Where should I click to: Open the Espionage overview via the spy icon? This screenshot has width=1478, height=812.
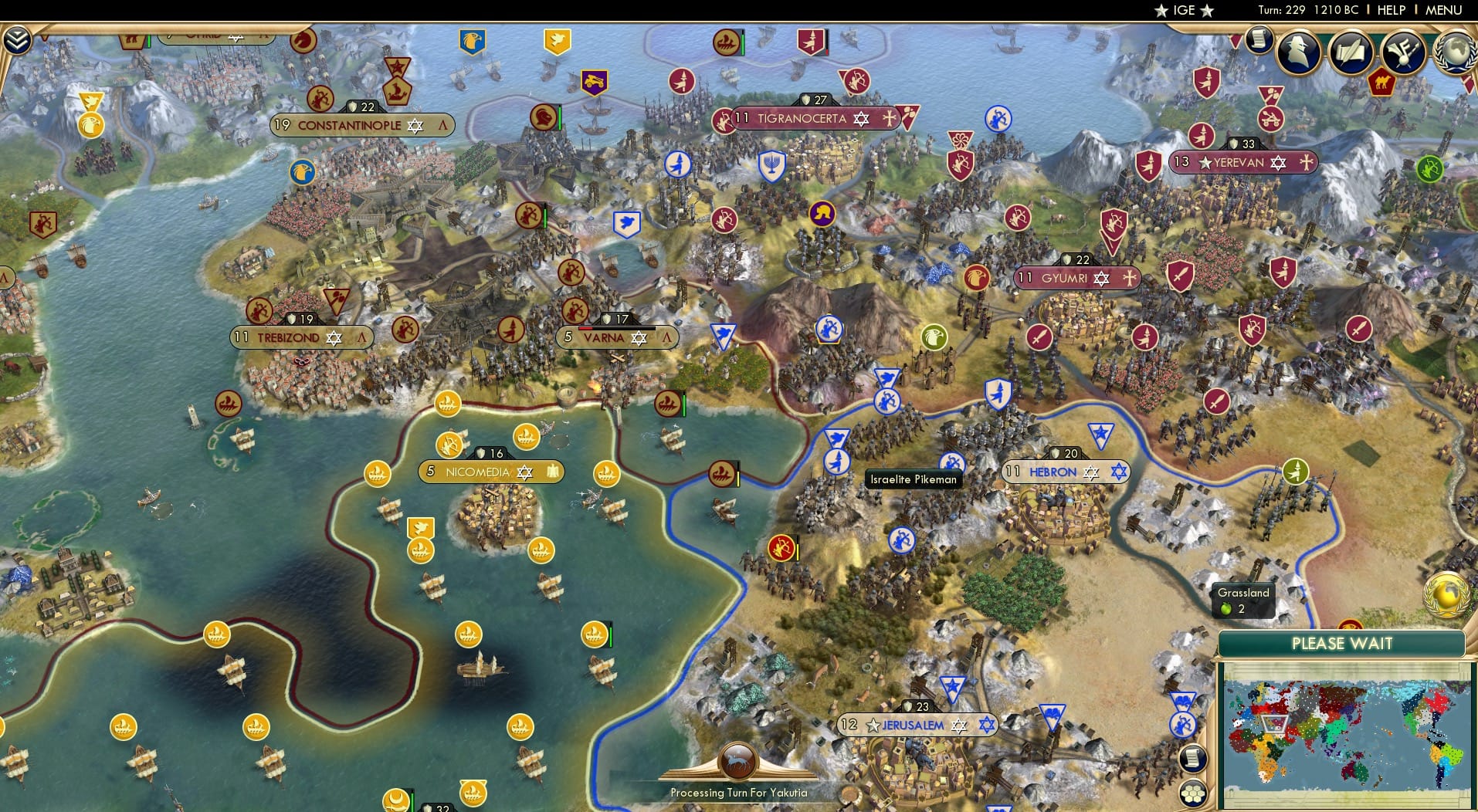click(x=1297, y=51)
